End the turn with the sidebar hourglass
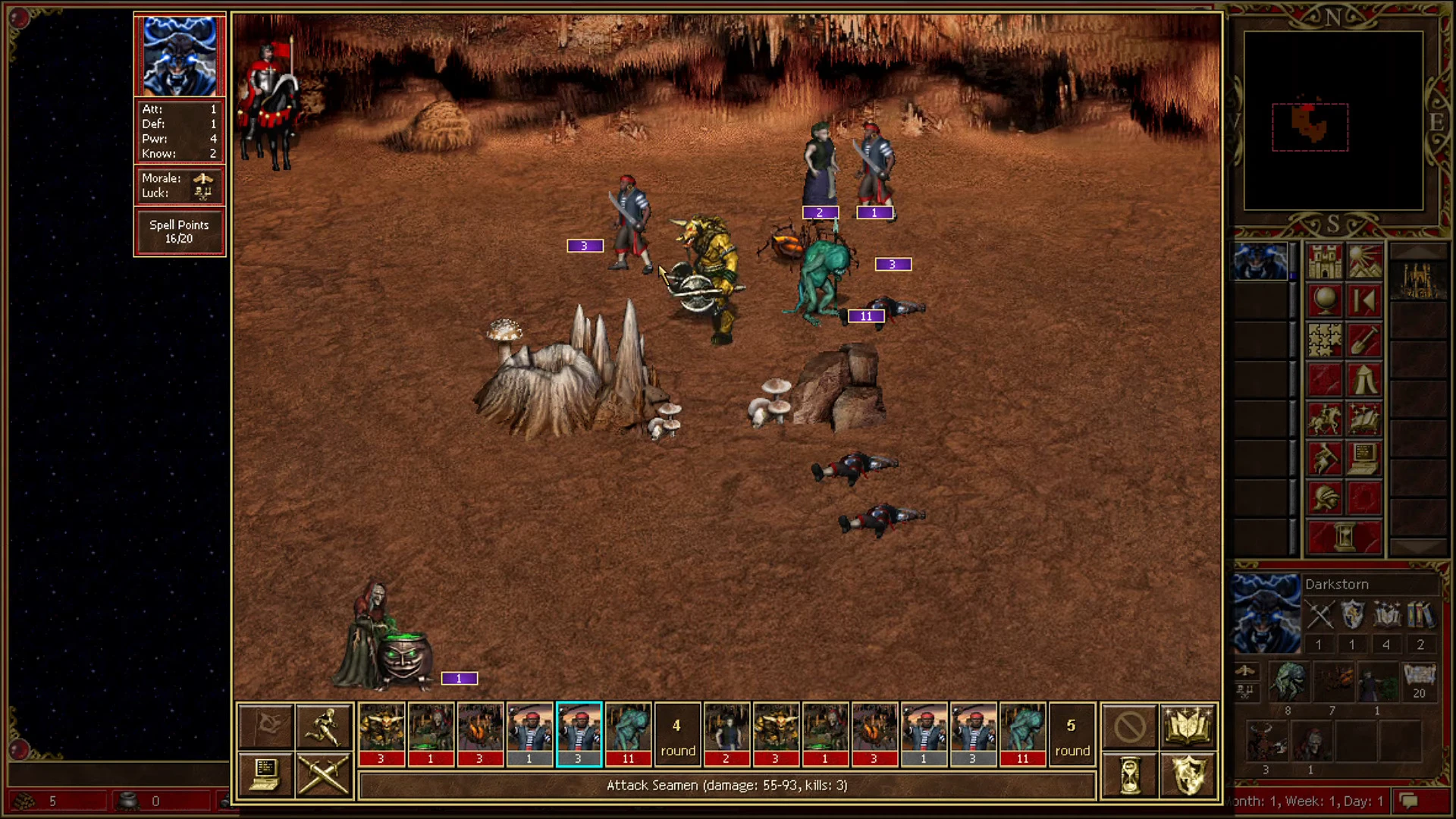 1344,535
